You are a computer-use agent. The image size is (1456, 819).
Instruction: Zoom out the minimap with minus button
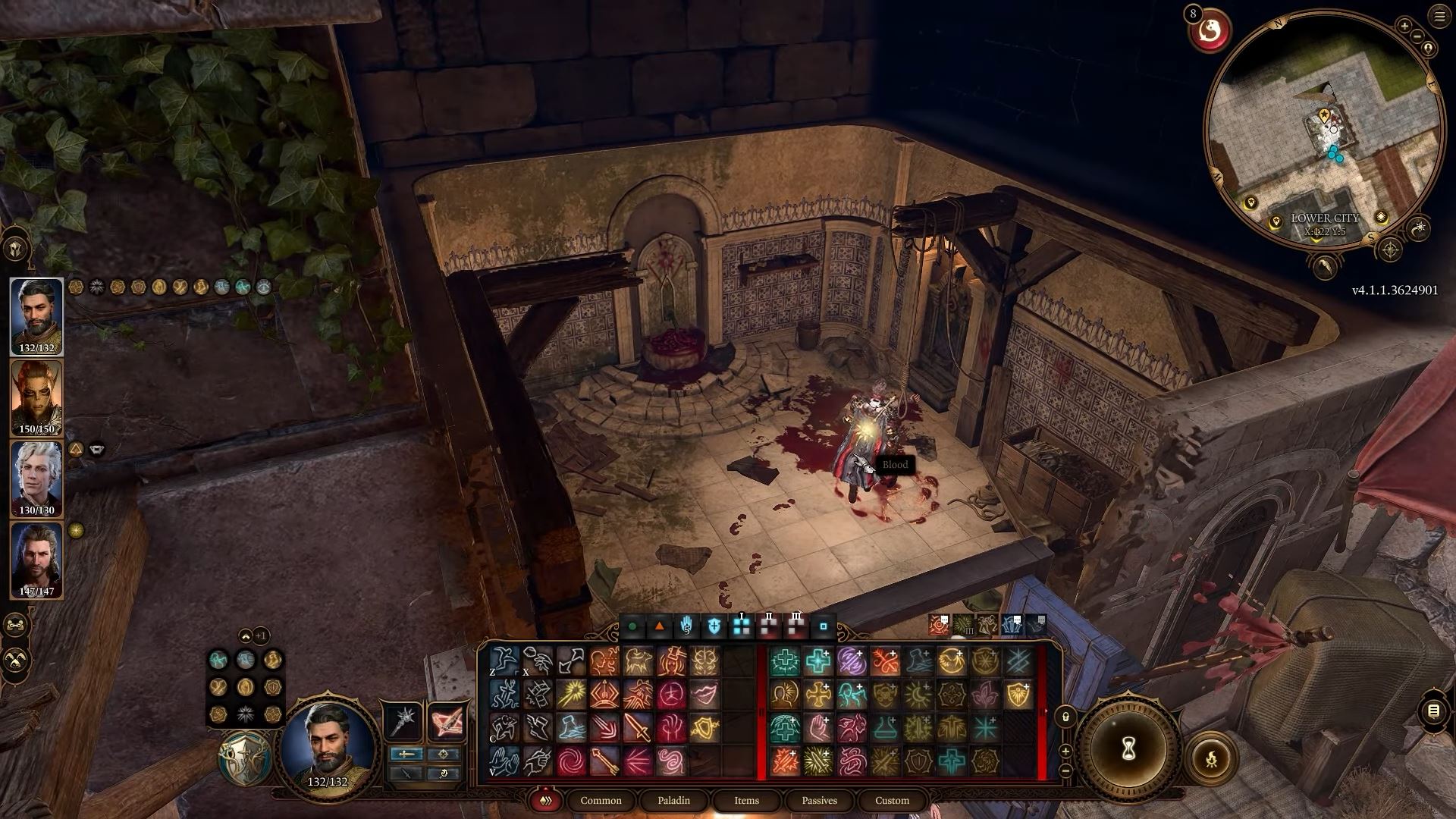[x=1417, y=36]
